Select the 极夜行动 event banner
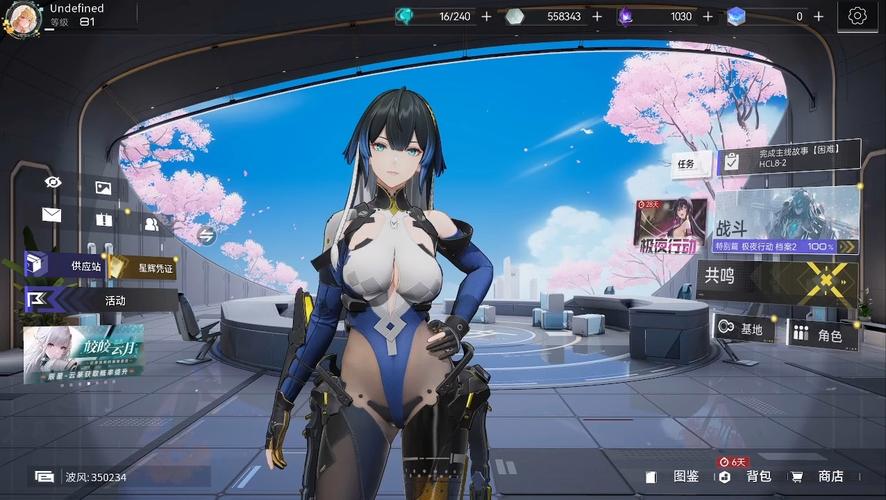Viewport: 886px width, 500px height. [670, 224]
